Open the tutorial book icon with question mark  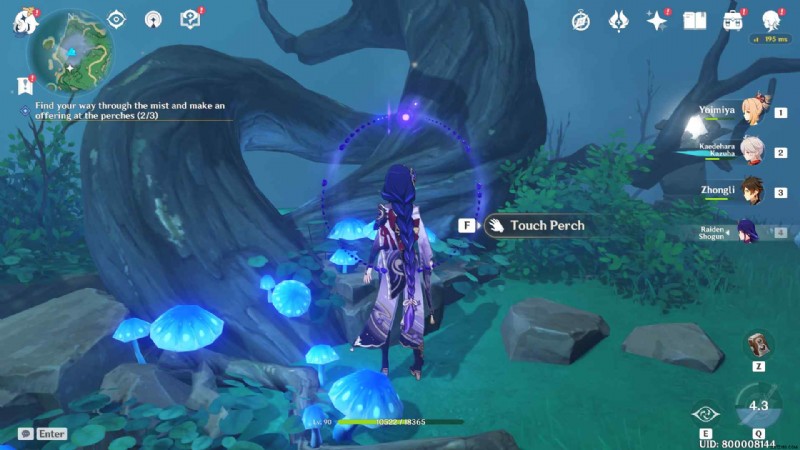coord(189,19)
